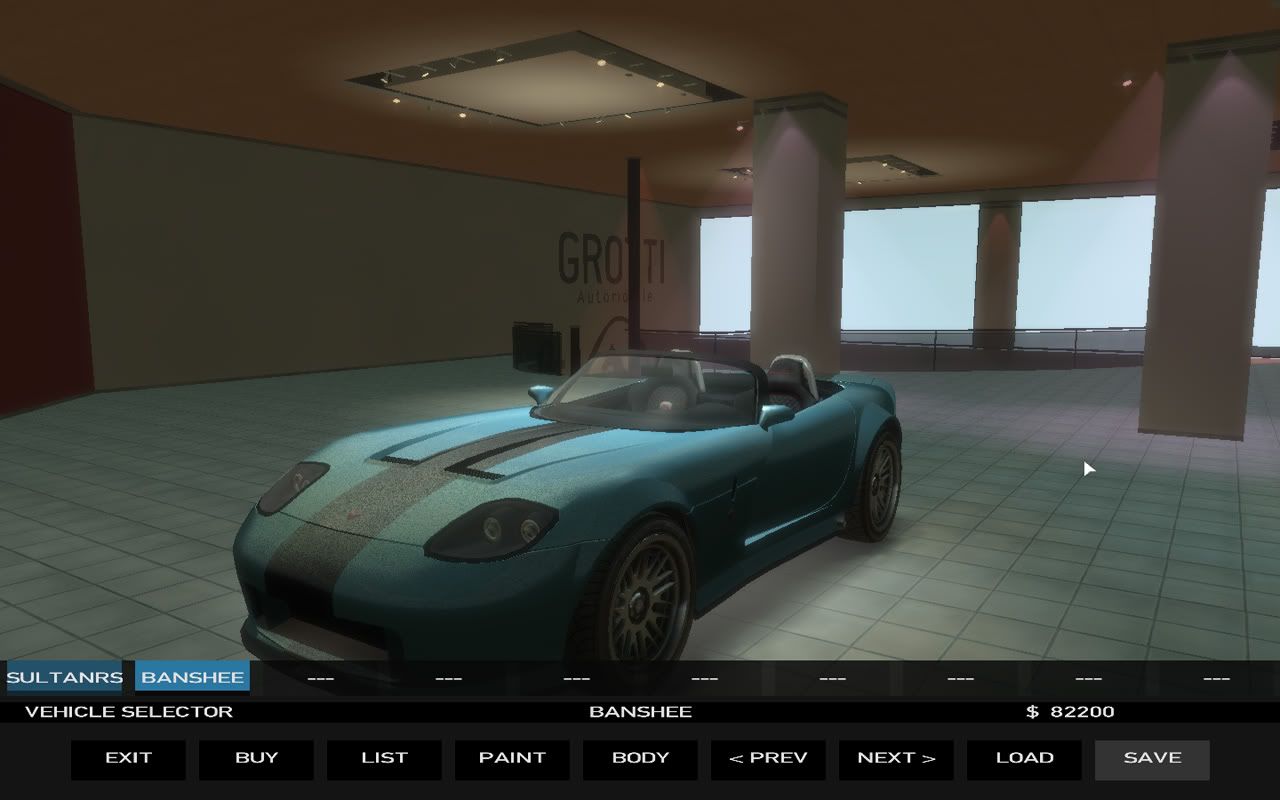Go to the previous vehicle

[768, 759]
